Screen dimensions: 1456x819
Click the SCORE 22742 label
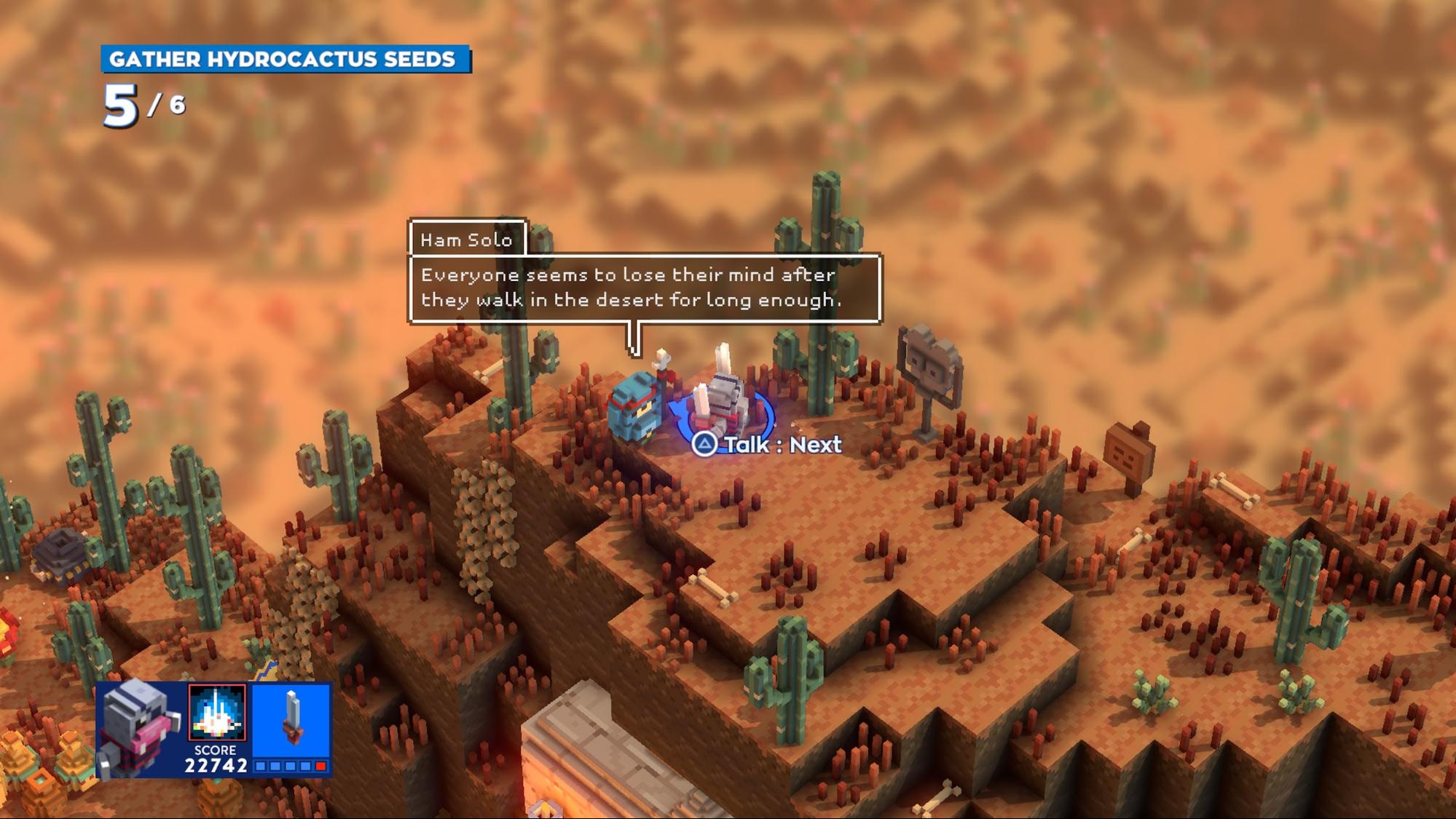(x=215, y=757)
